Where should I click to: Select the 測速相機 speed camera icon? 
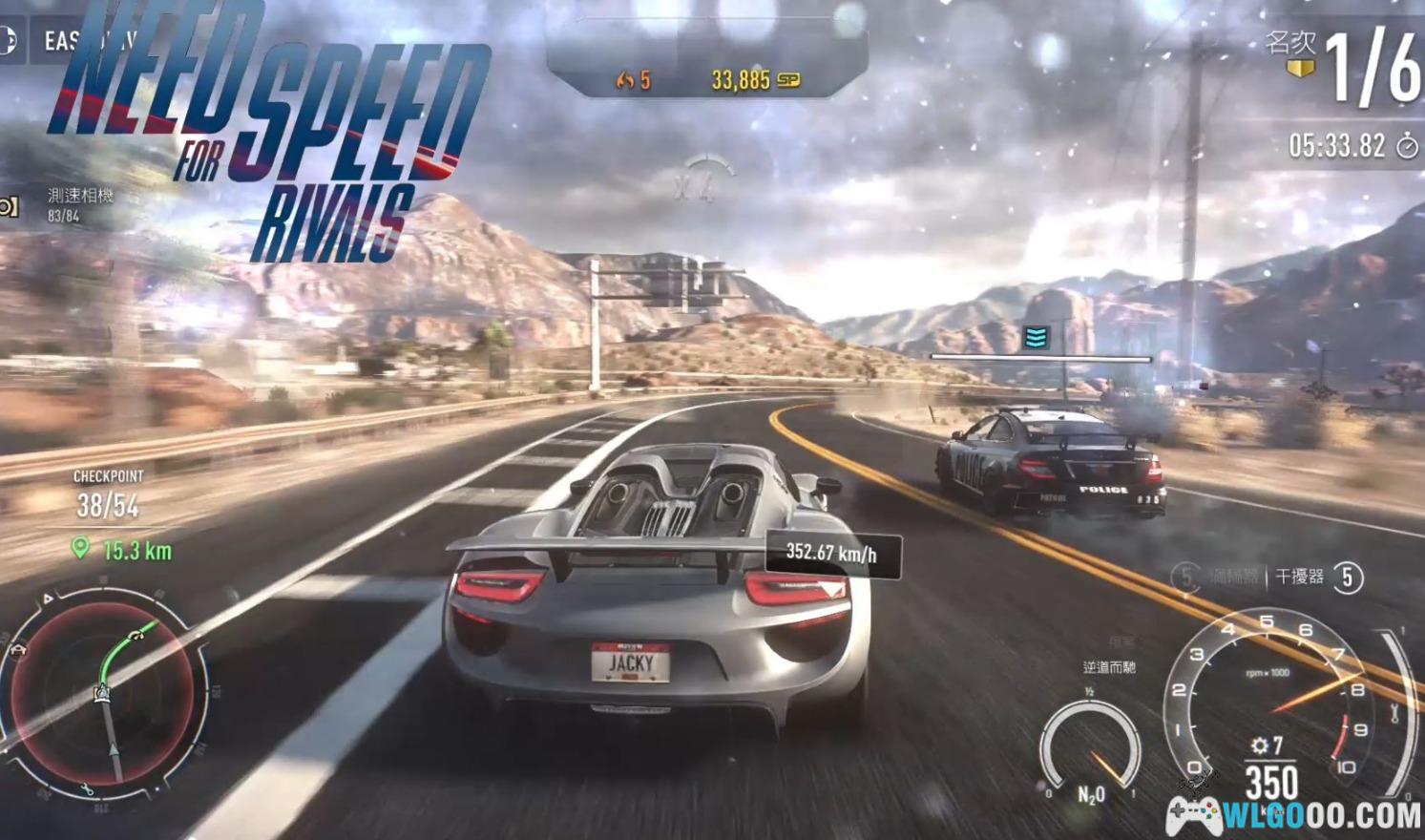click(x=9, y=206)
